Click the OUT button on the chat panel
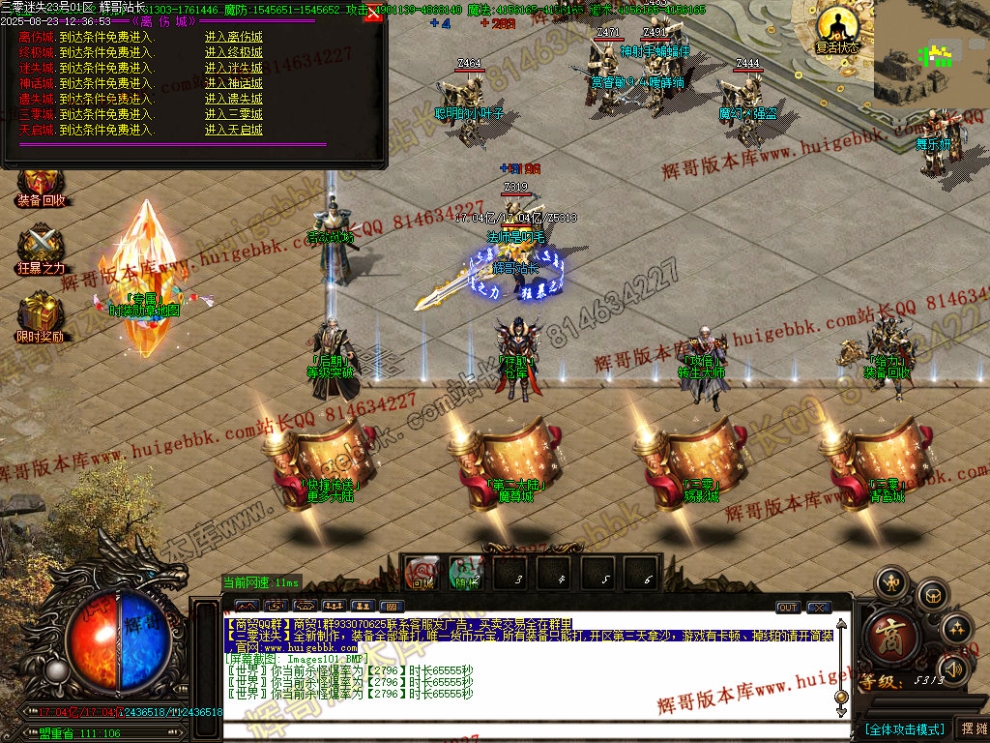The image size is (990, 743). 787,607
